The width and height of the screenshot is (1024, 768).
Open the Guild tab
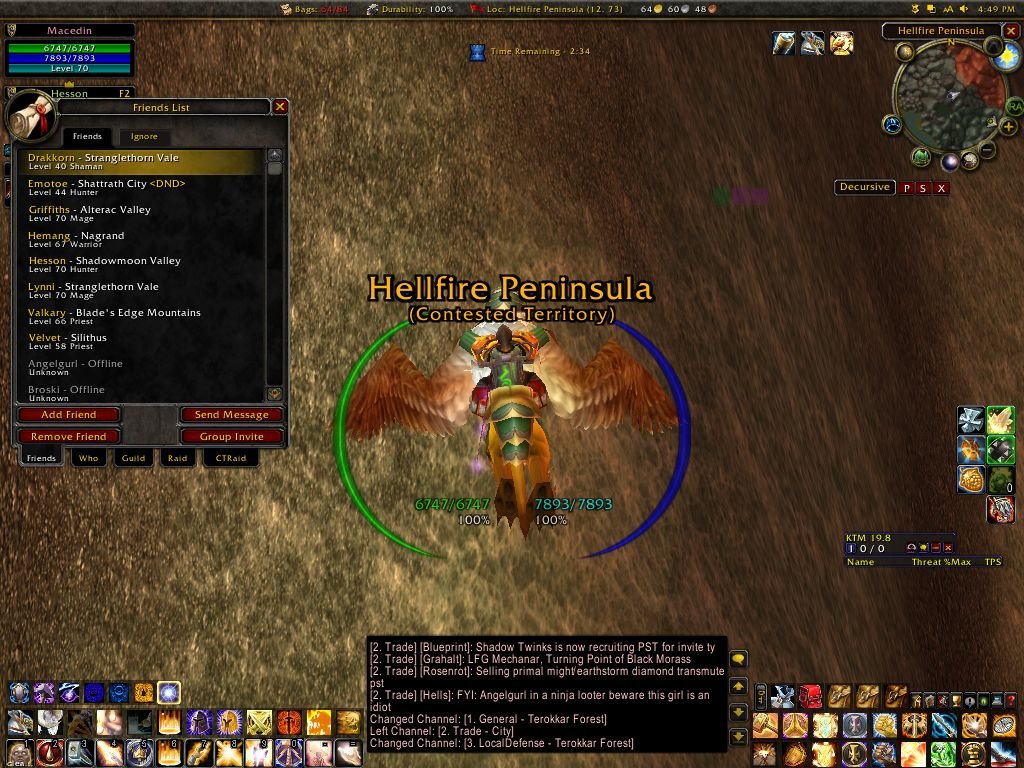tap(133, 458)
